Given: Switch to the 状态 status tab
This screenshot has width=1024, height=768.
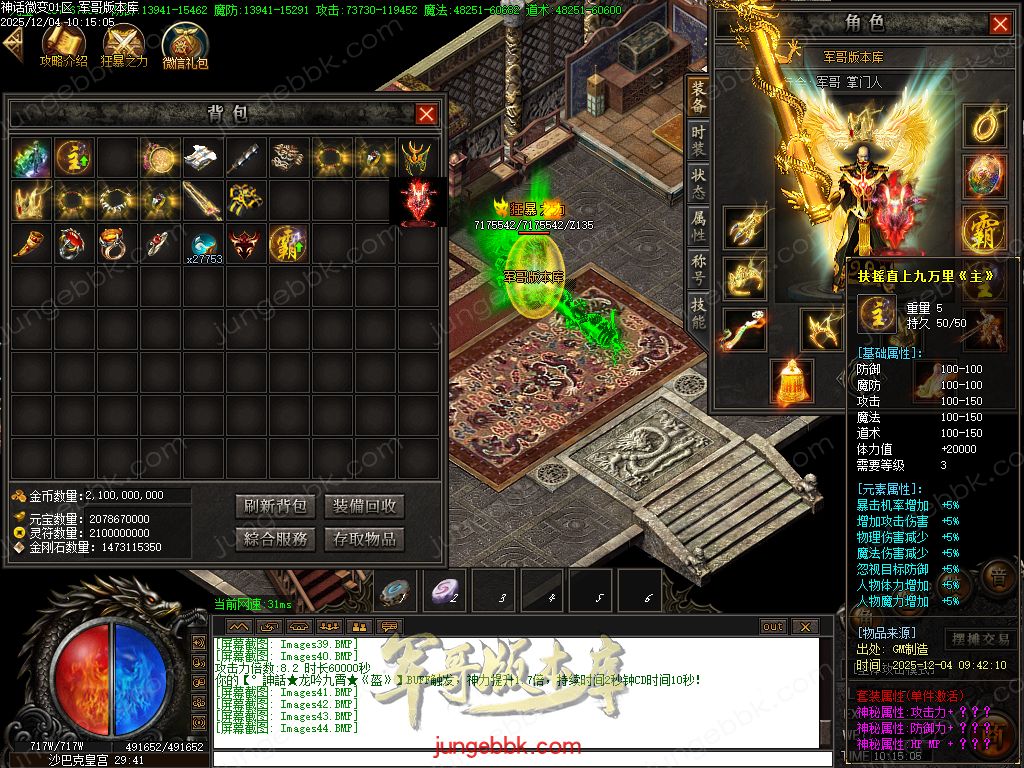Looking at the screenshot, I should pos(698,184).
